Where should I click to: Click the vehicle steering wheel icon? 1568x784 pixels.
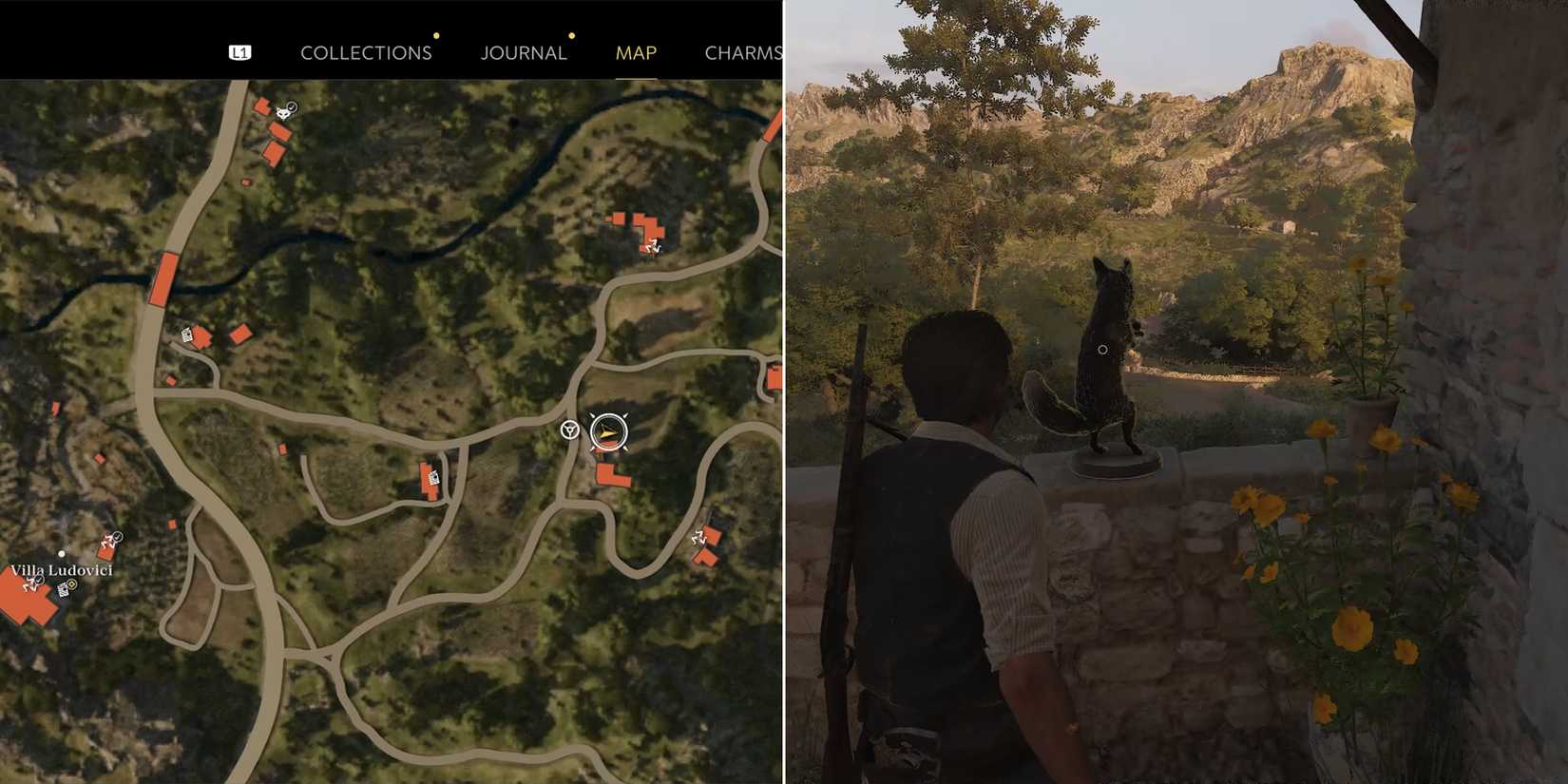[x=570, y=430]
